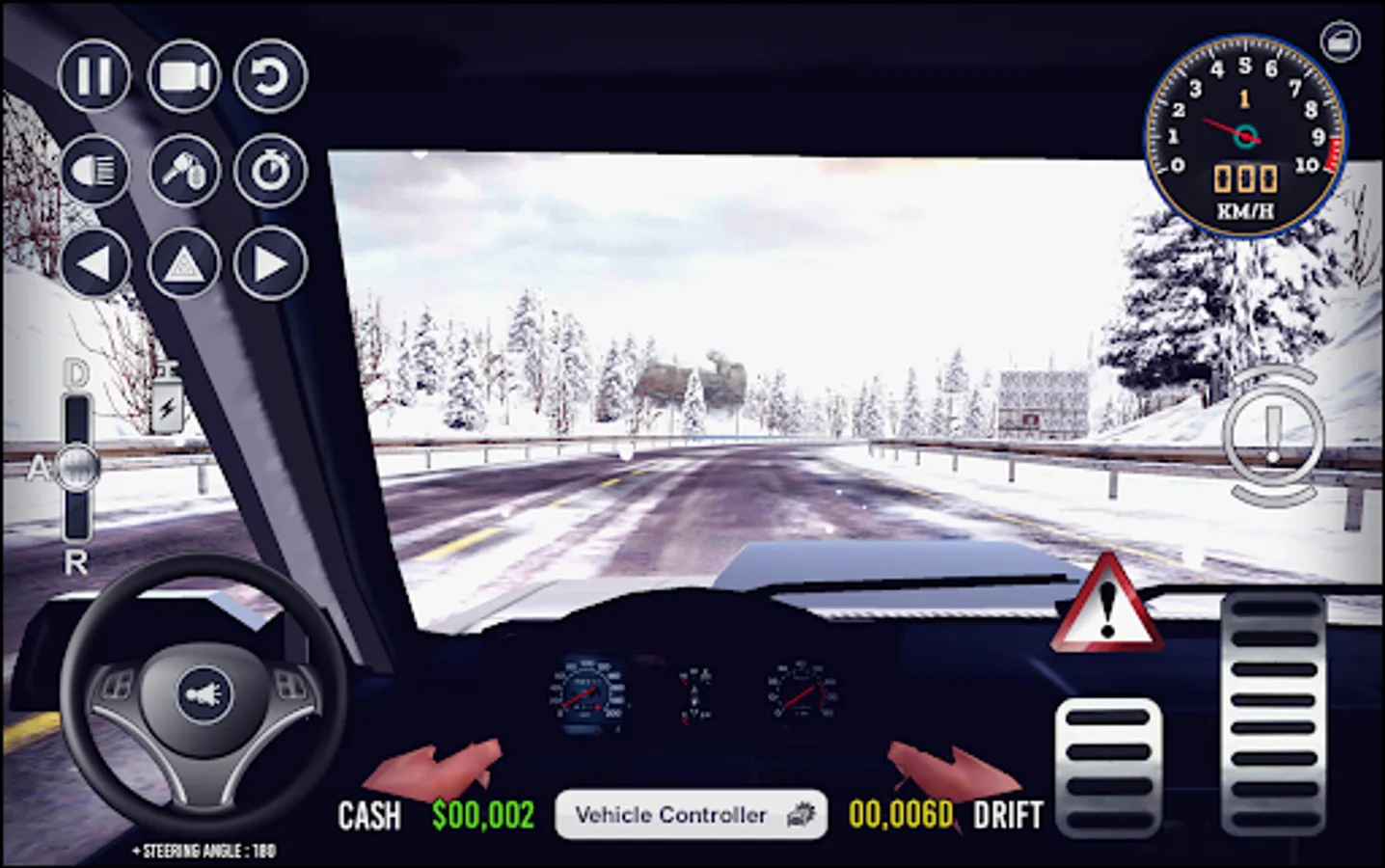Enable the left turn signal
This screenshot has height=868, width=1385.
pos(95,260)
